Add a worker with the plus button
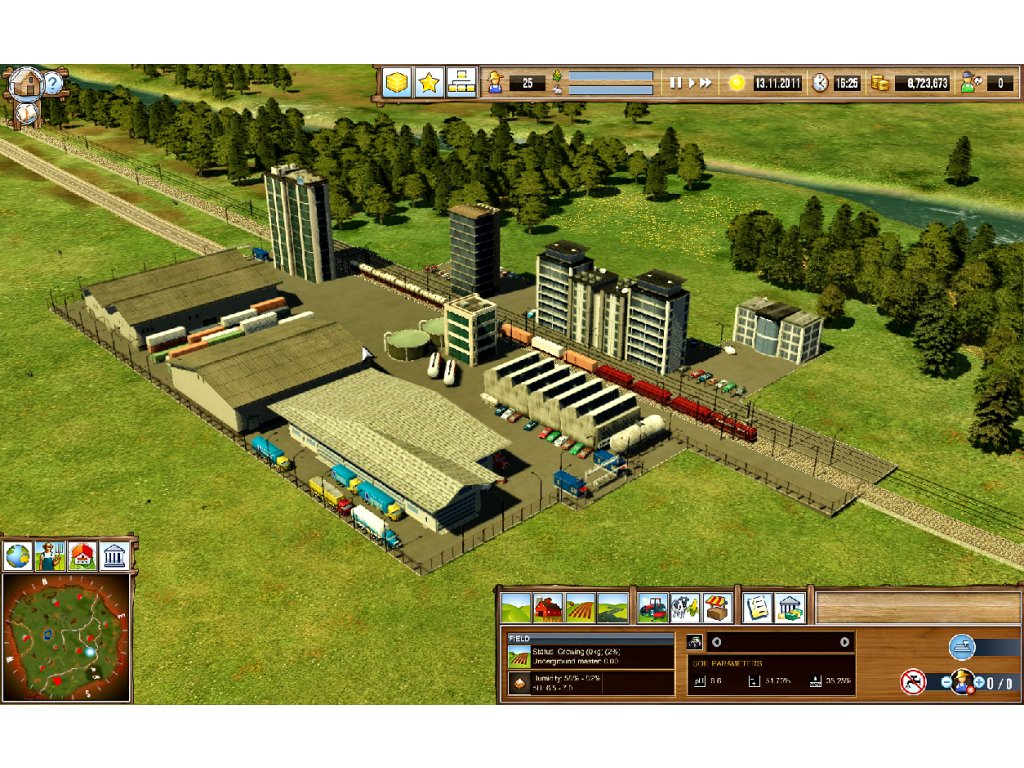 978,682
